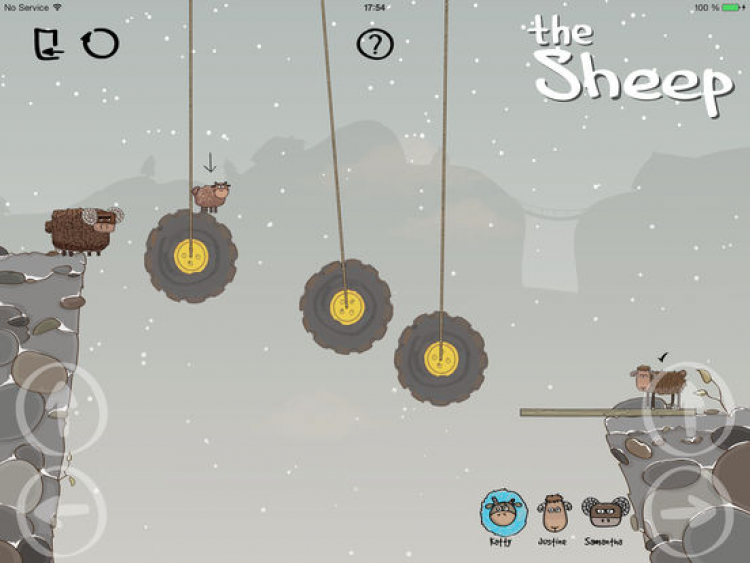Restart the level with the circular arrow
Viewport: 750px width, 563px height.
pyautogui.click(x=100, y=43)
